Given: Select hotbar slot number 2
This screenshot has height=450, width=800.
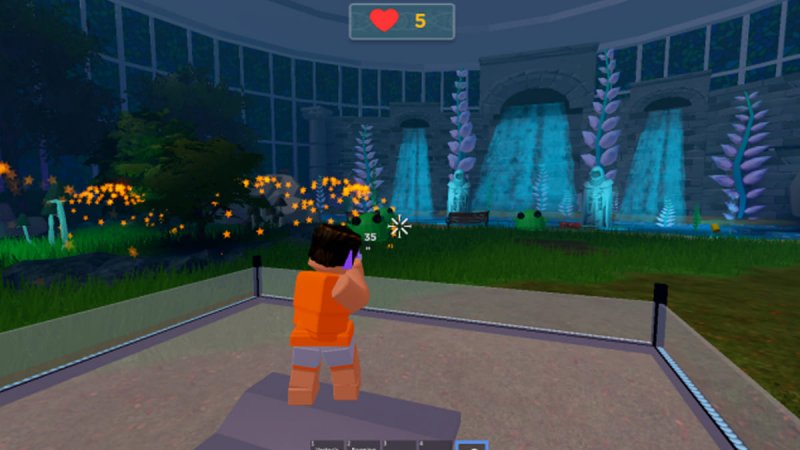Looking at the screenshot, I should pos(362,444).
